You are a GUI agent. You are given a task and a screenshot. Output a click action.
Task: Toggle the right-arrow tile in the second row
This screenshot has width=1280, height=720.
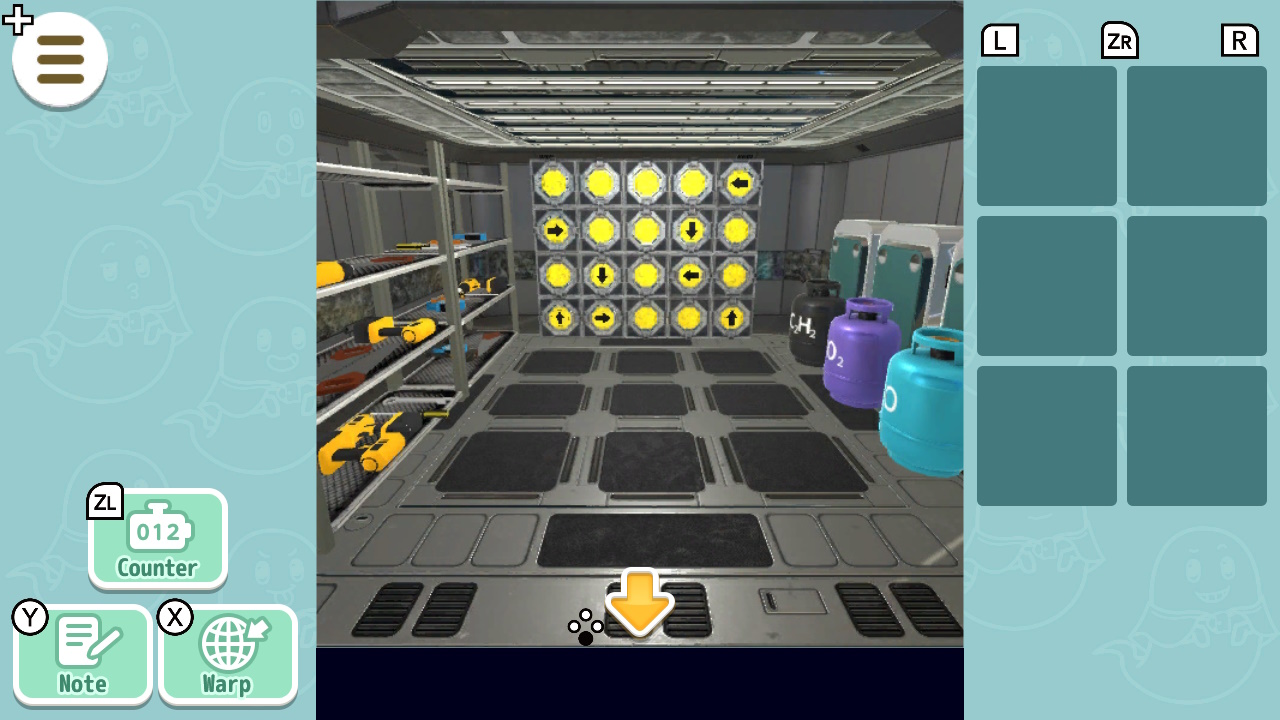[x=557, y=230]
